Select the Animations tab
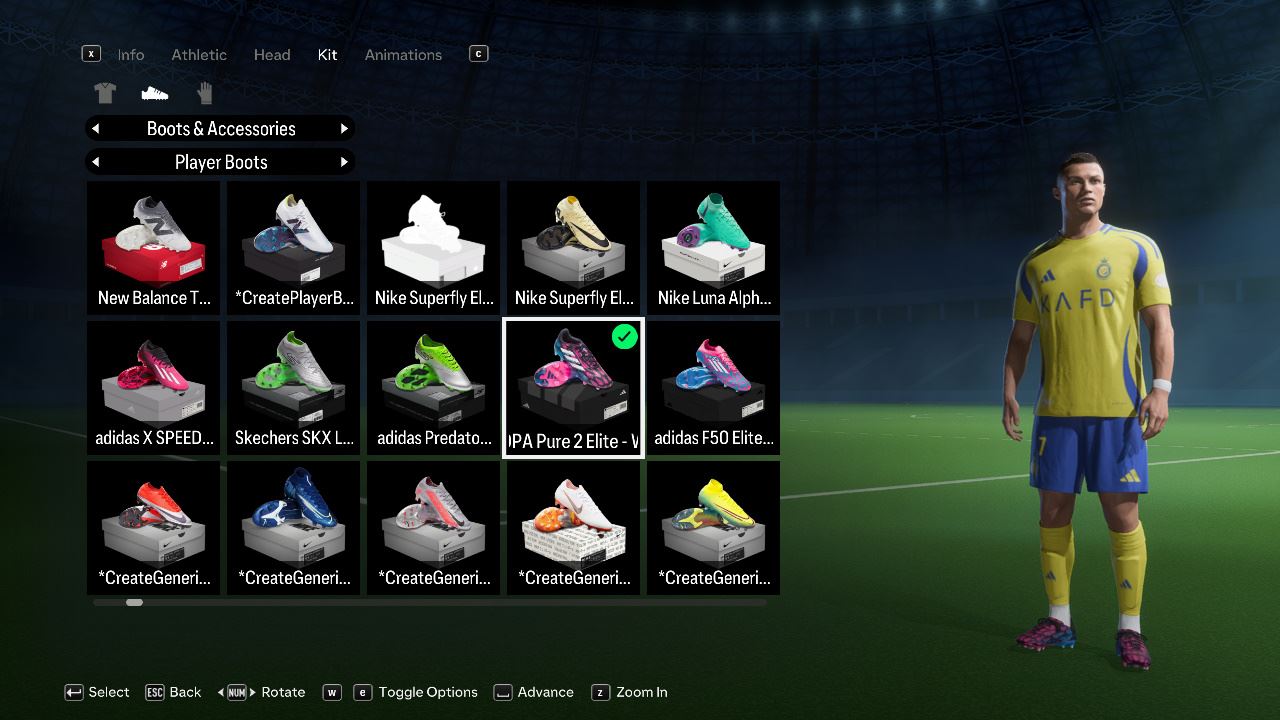1280x720 pixels. tap(403, 55)
